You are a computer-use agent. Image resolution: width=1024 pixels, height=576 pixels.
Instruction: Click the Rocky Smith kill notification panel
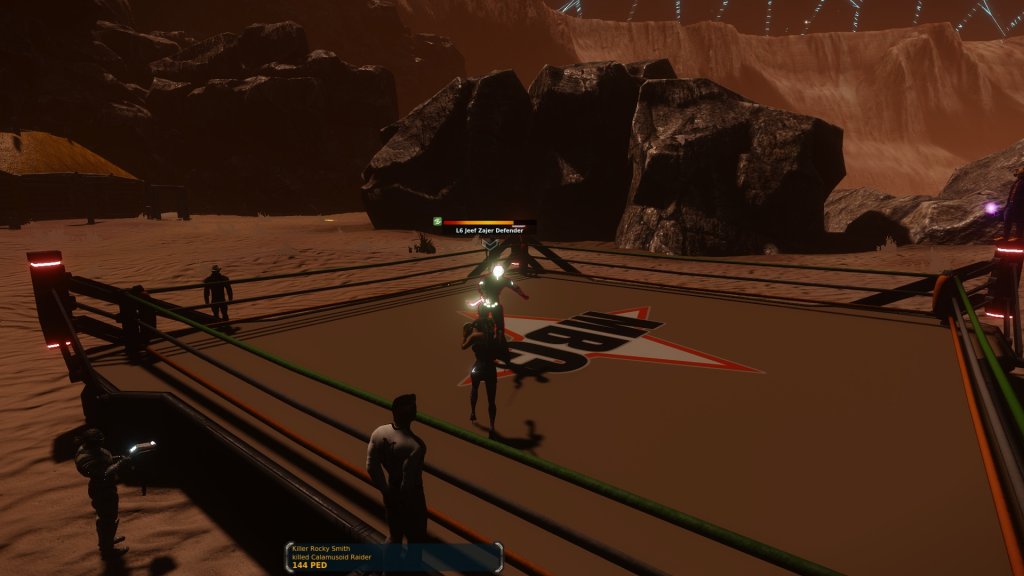pos(393,558)
